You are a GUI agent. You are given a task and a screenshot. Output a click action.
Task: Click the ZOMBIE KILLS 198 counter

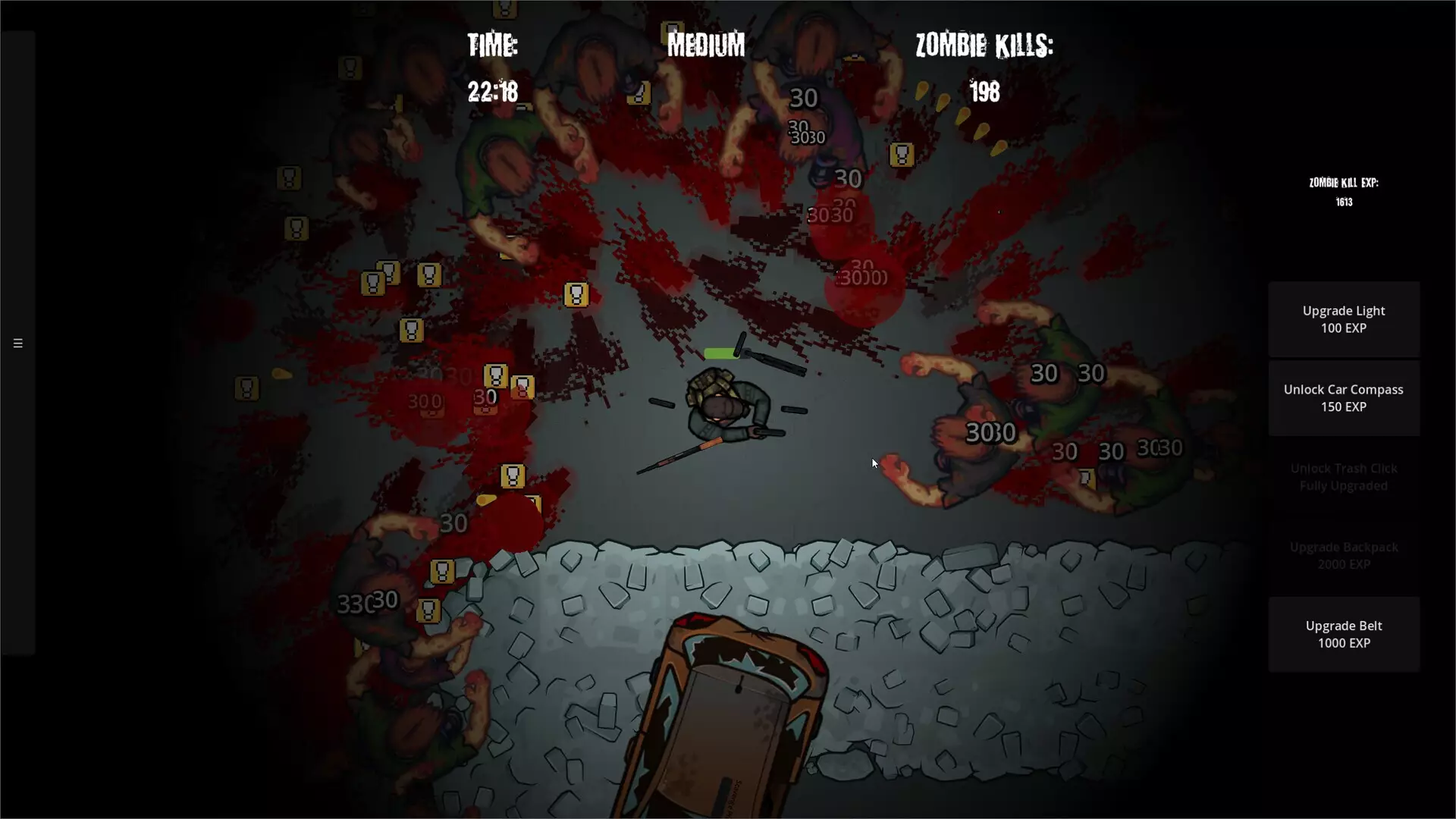pos(984,68)
